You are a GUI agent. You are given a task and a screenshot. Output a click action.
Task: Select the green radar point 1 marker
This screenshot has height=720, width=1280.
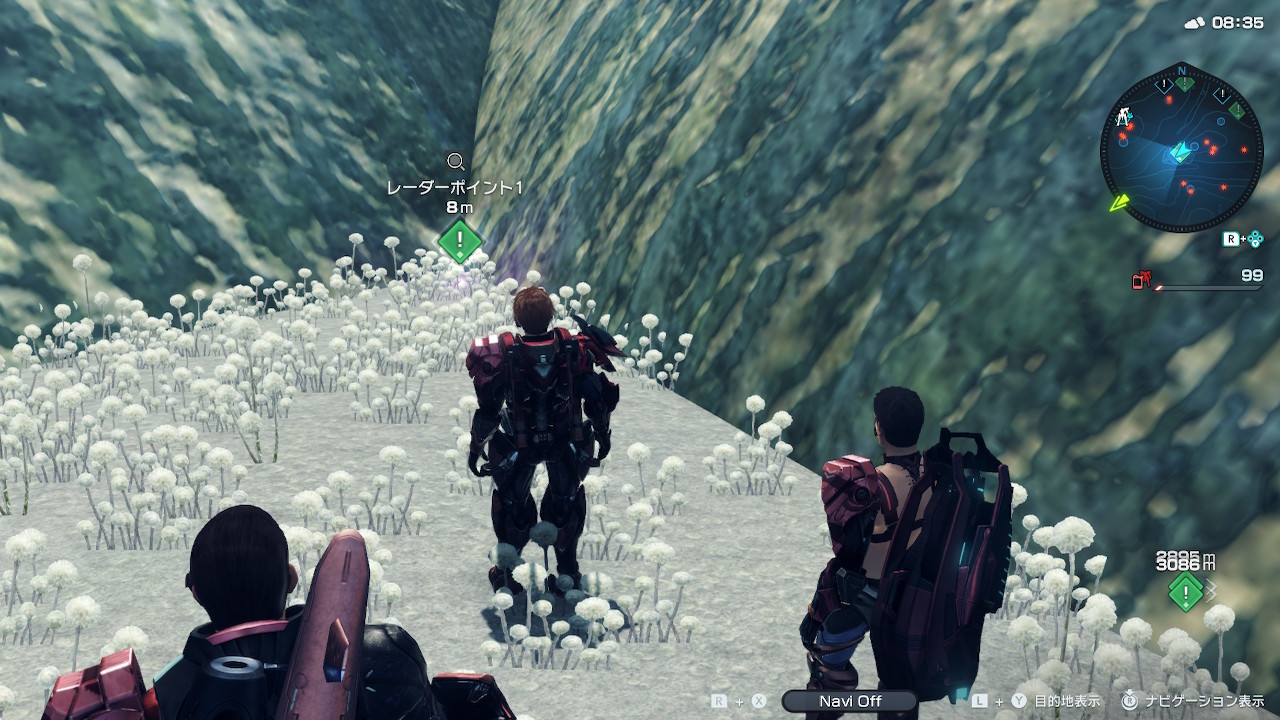coord(459,241)
